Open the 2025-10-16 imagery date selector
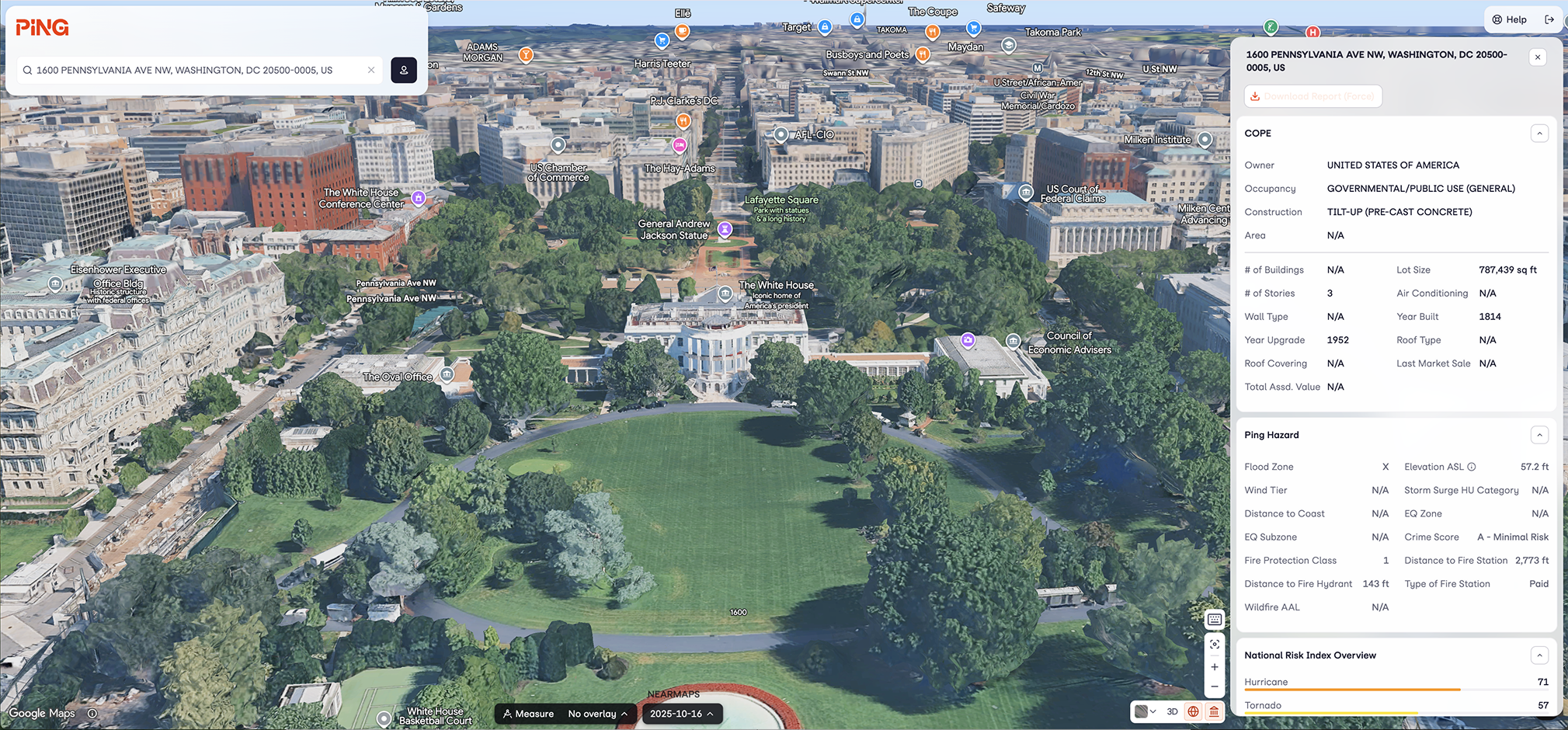This screenshot has width=1568, height=730. point(682,714)
